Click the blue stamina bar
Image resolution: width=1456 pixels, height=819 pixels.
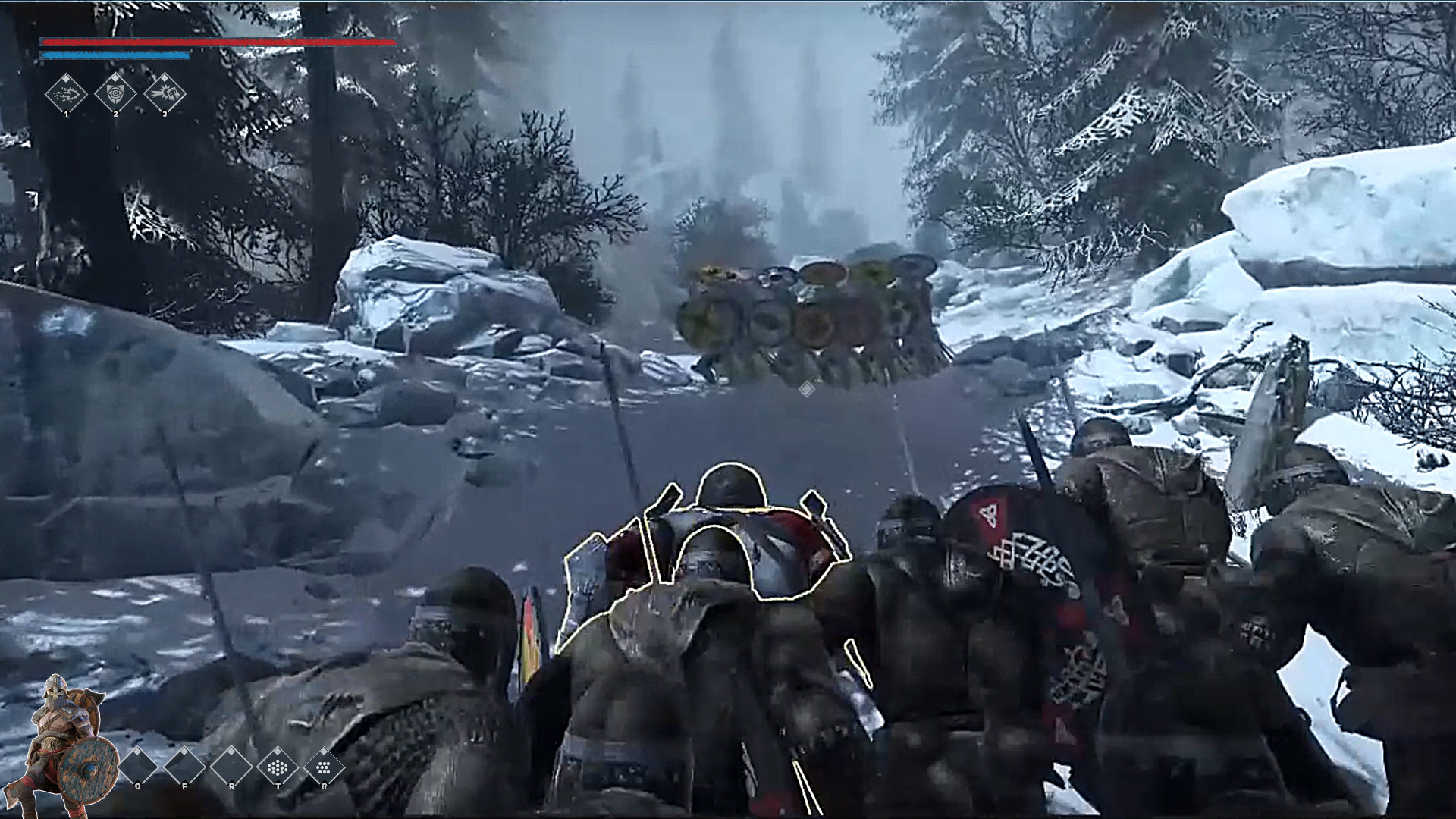[114, 55]
